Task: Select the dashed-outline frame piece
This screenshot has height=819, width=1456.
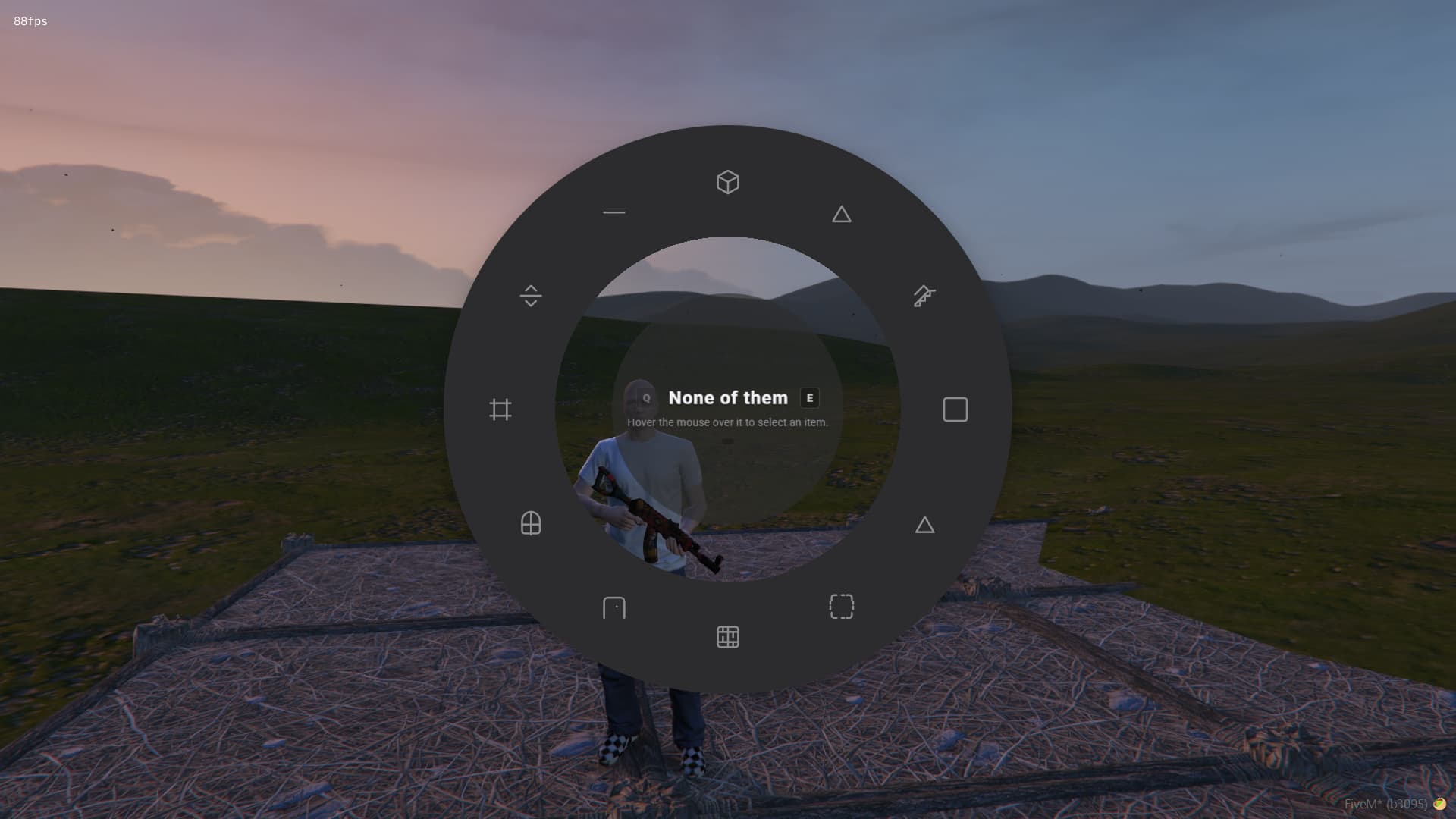Action: tap(842, 607)
